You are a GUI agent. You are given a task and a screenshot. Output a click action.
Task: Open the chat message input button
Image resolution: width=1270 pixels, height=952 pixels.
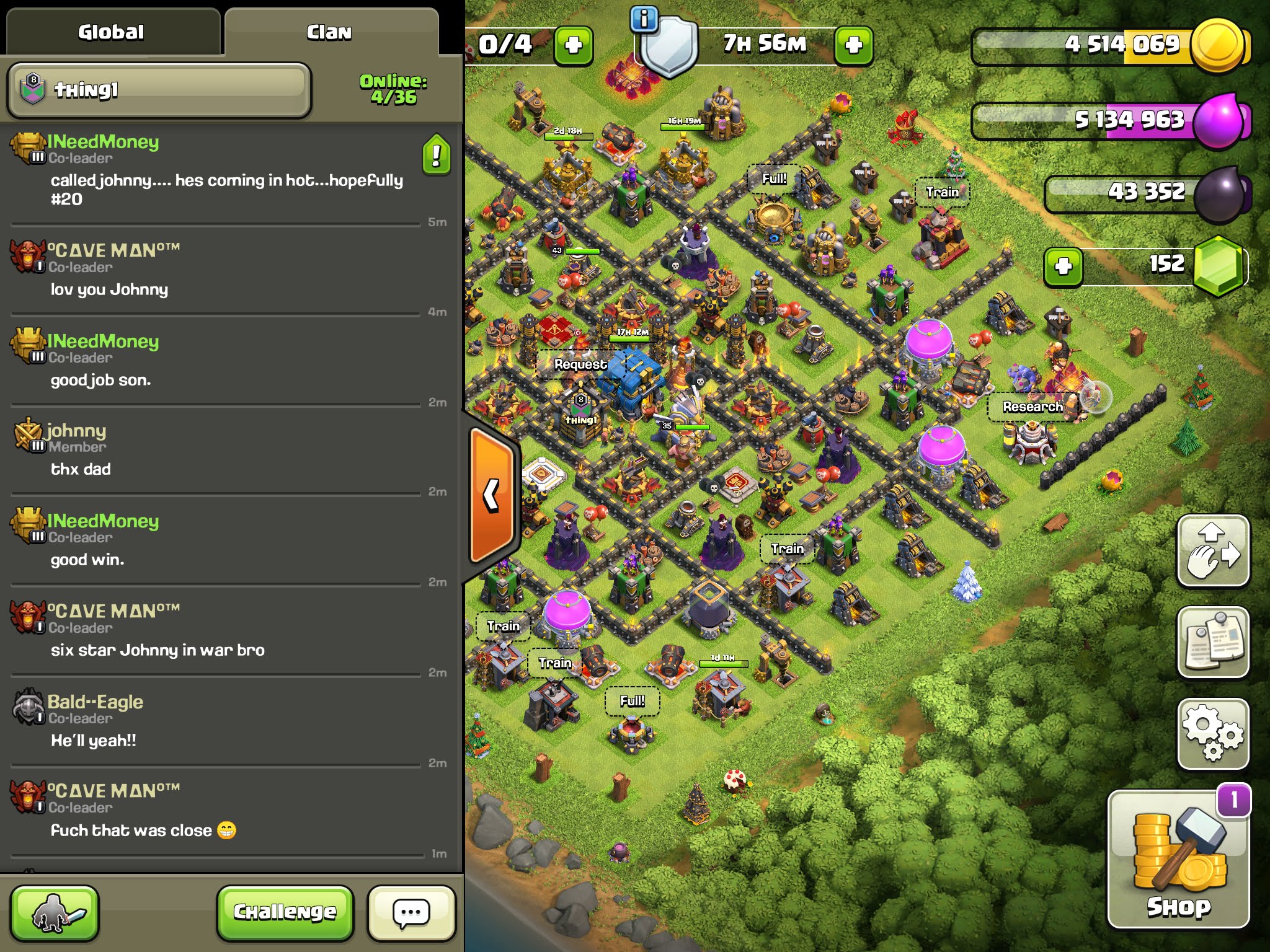point(411,912)
